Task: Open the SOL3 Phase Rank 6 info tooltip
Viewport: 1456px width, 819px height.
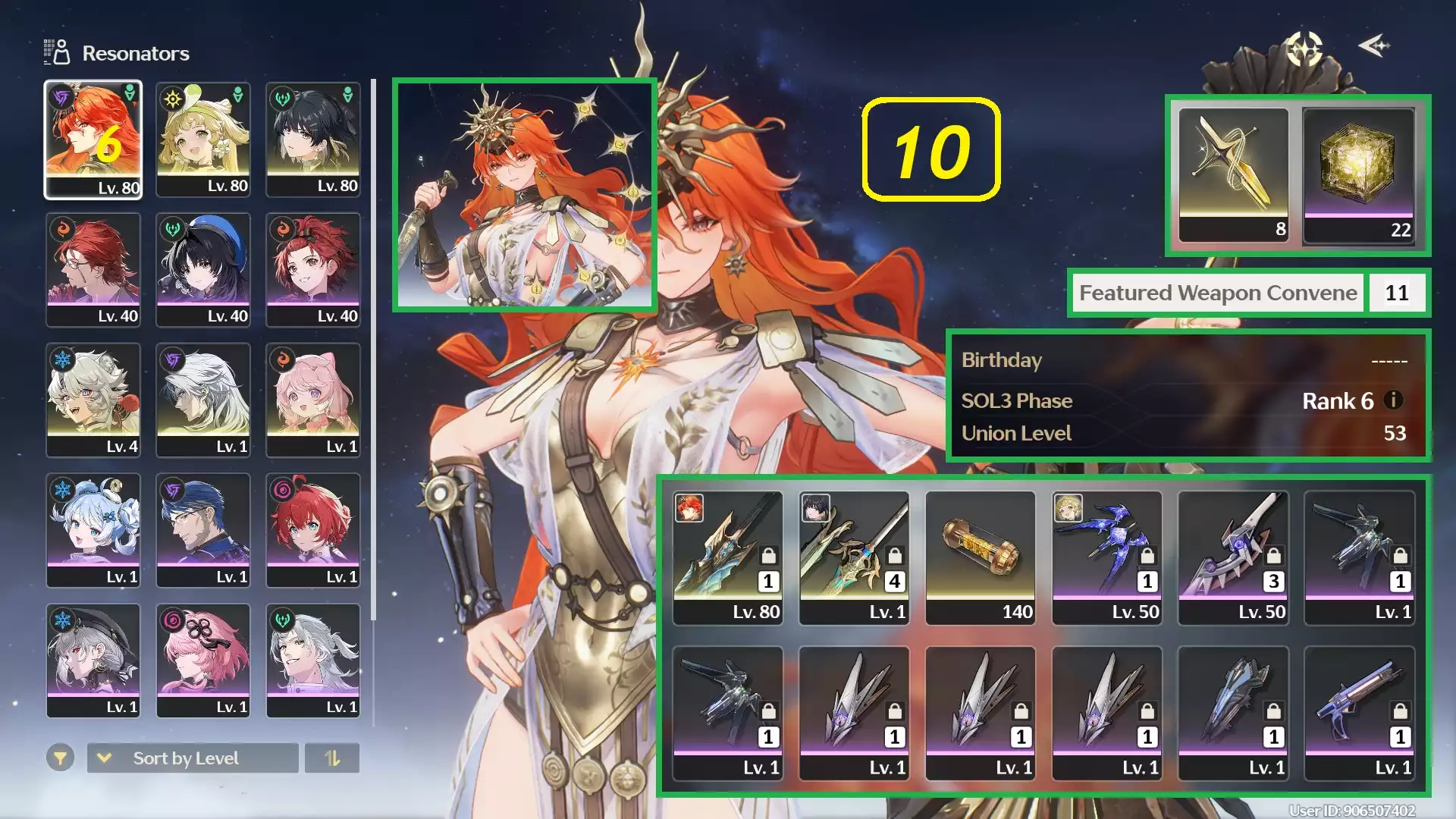Action: pos(1392,401)
